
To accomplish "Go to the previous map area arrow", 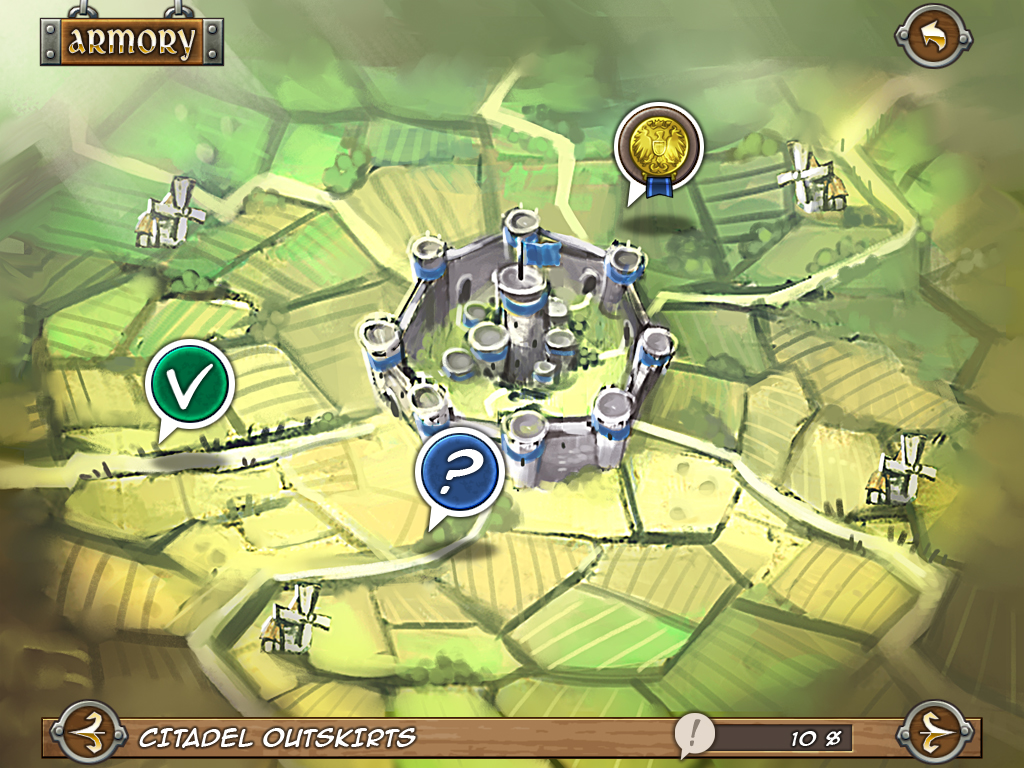I will pyautogui.click(x=87, y=737).
